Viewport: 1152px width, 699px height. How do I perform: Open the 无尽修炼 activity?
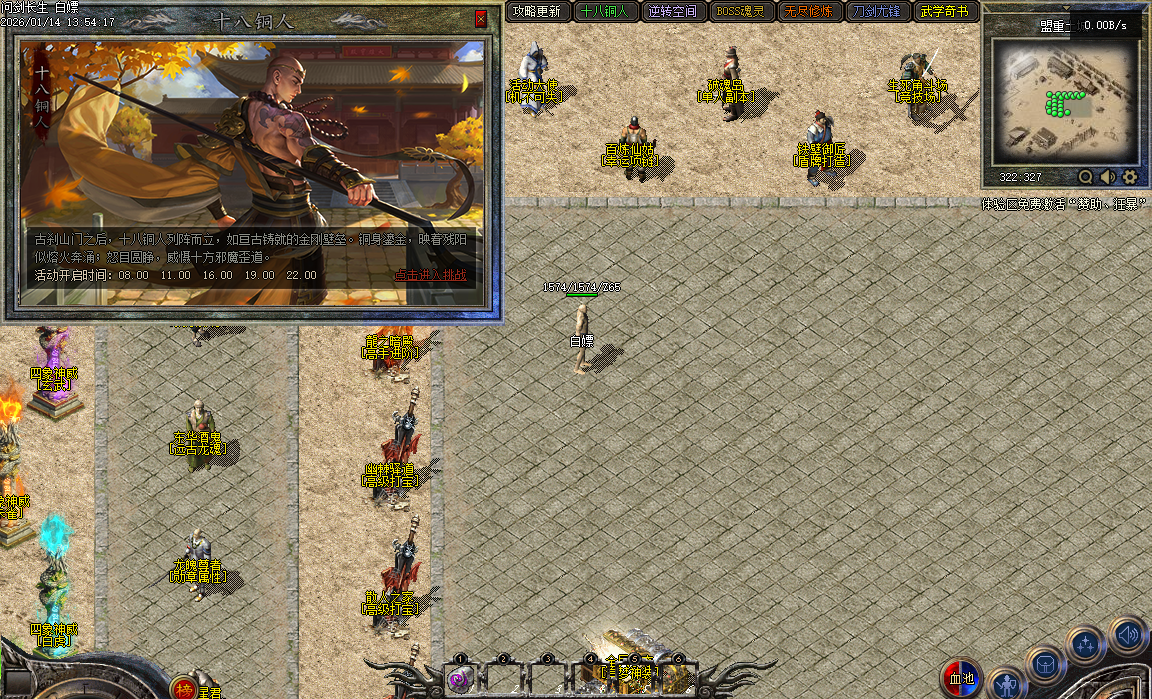pyautogui.click(x=809, y=12)
